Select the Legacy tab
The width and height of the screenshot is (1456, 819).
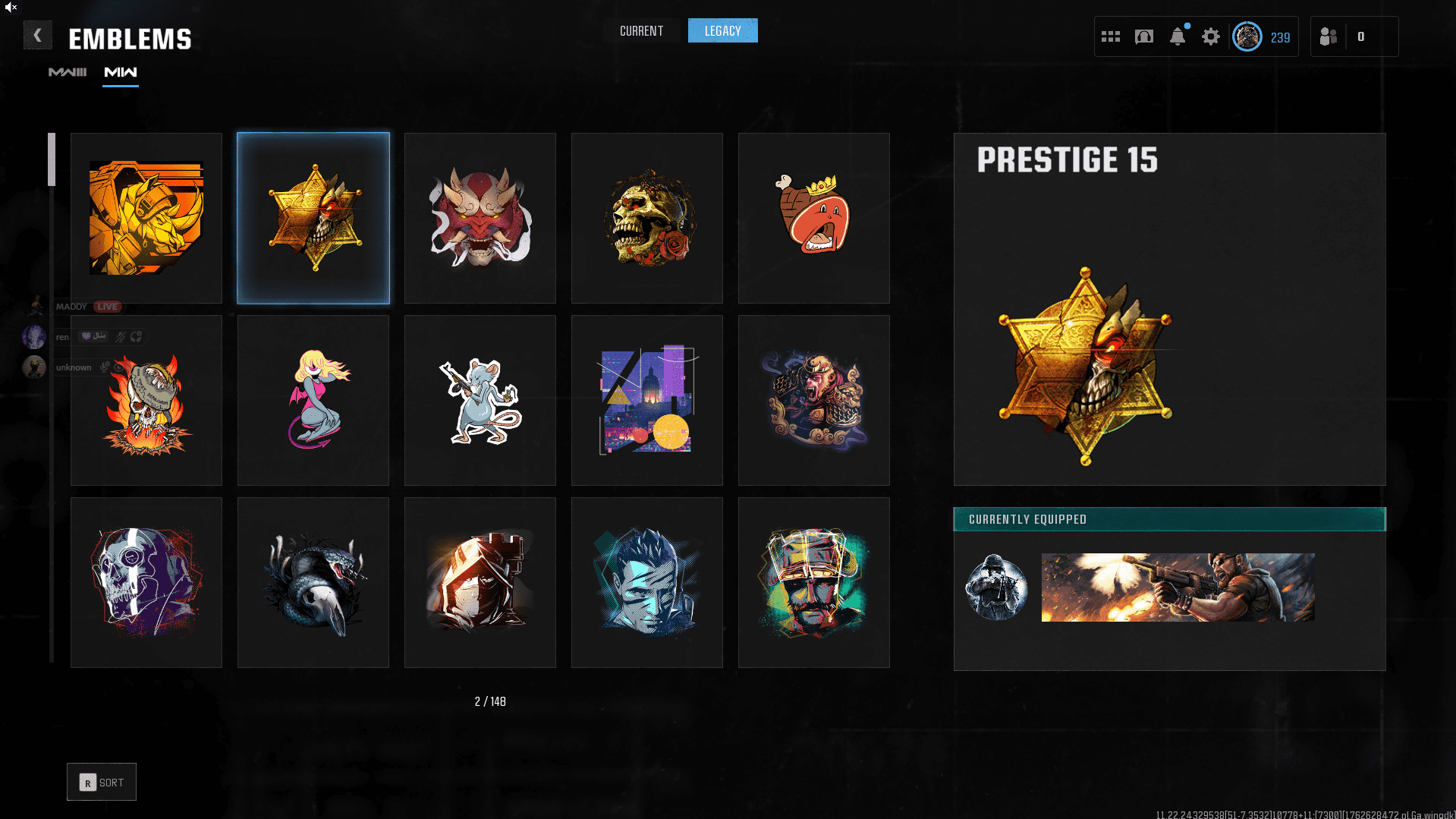pos(722,31)
